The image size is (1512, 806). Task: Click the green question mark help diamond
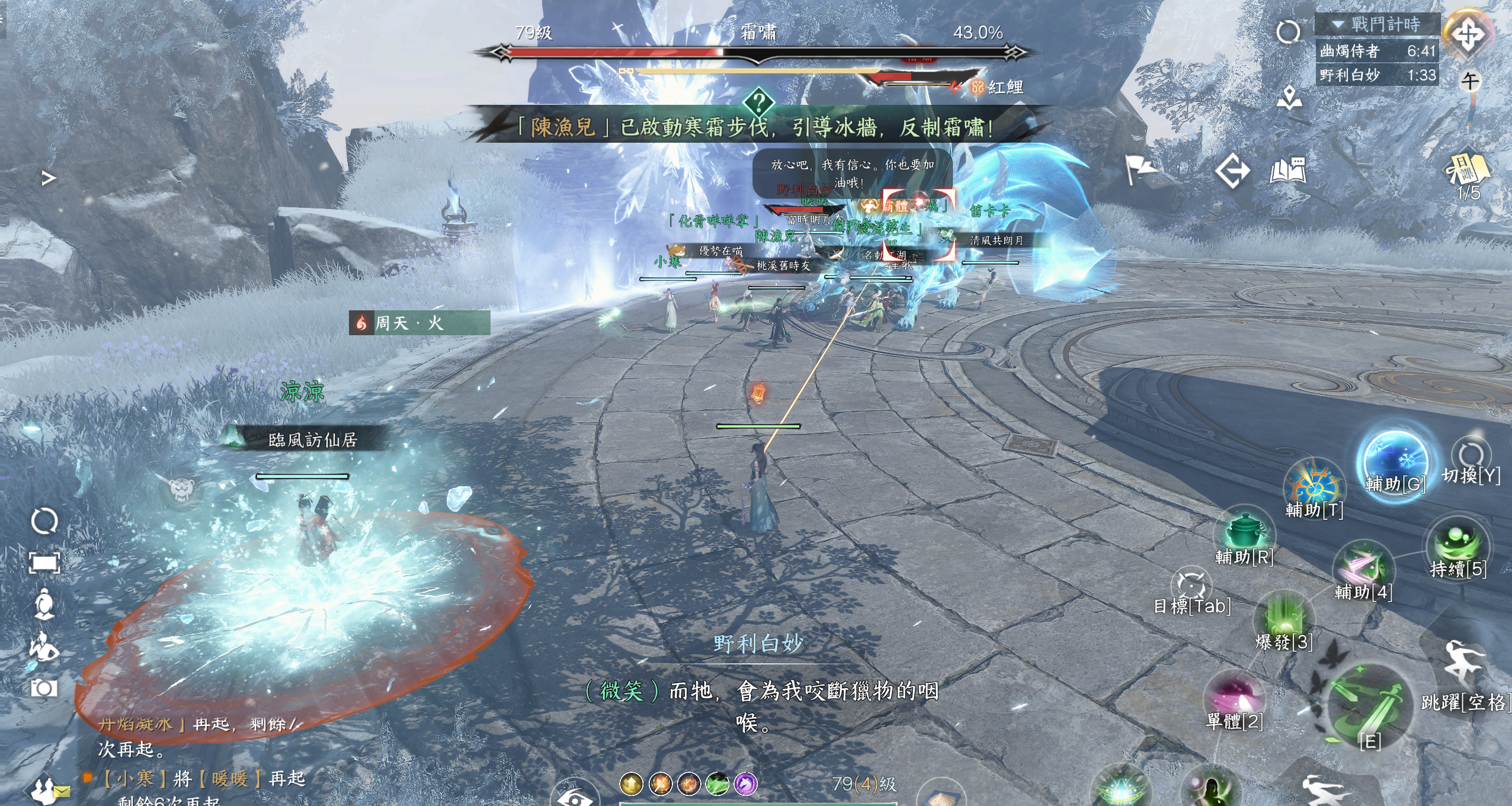click(x=758, y=102)
